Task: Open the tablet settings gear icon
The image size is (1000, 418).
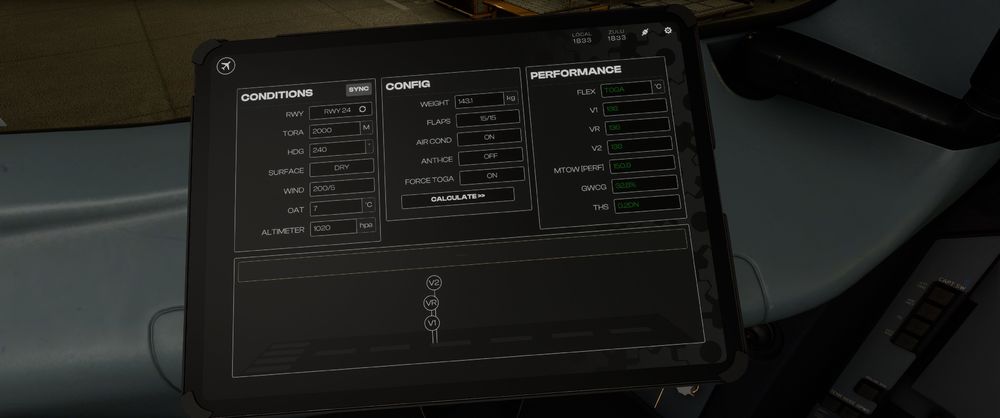Action: [x=668, y=31]
